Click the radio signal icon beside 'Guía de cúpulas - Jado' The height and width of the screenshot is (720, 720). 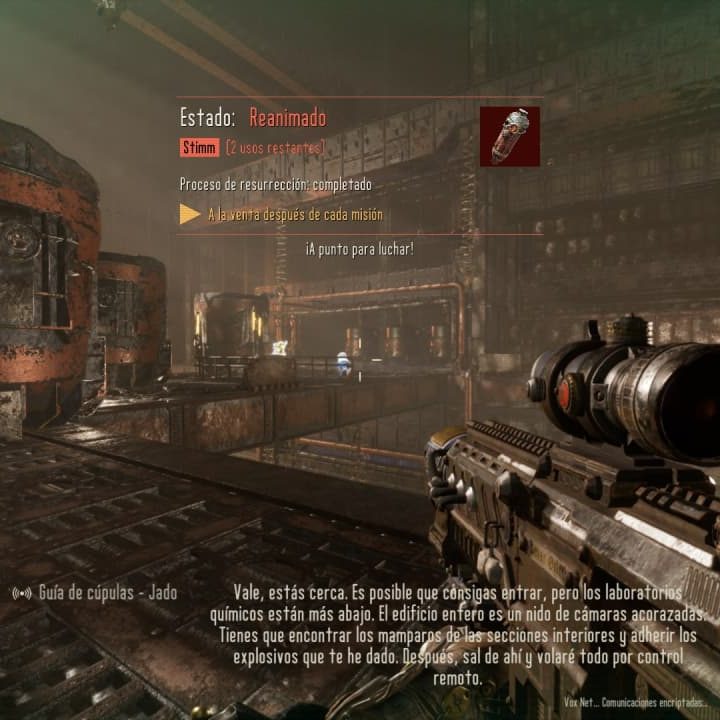tap(21, 593)
